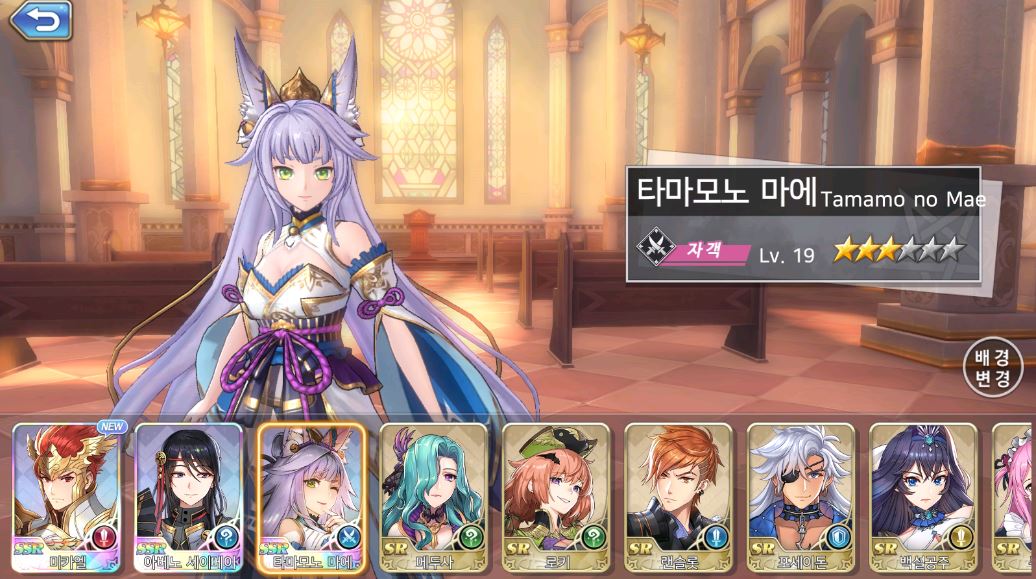
Task: Select the Tamamo no Mae (타마모노 마에) card
Action: coord(310,497)
